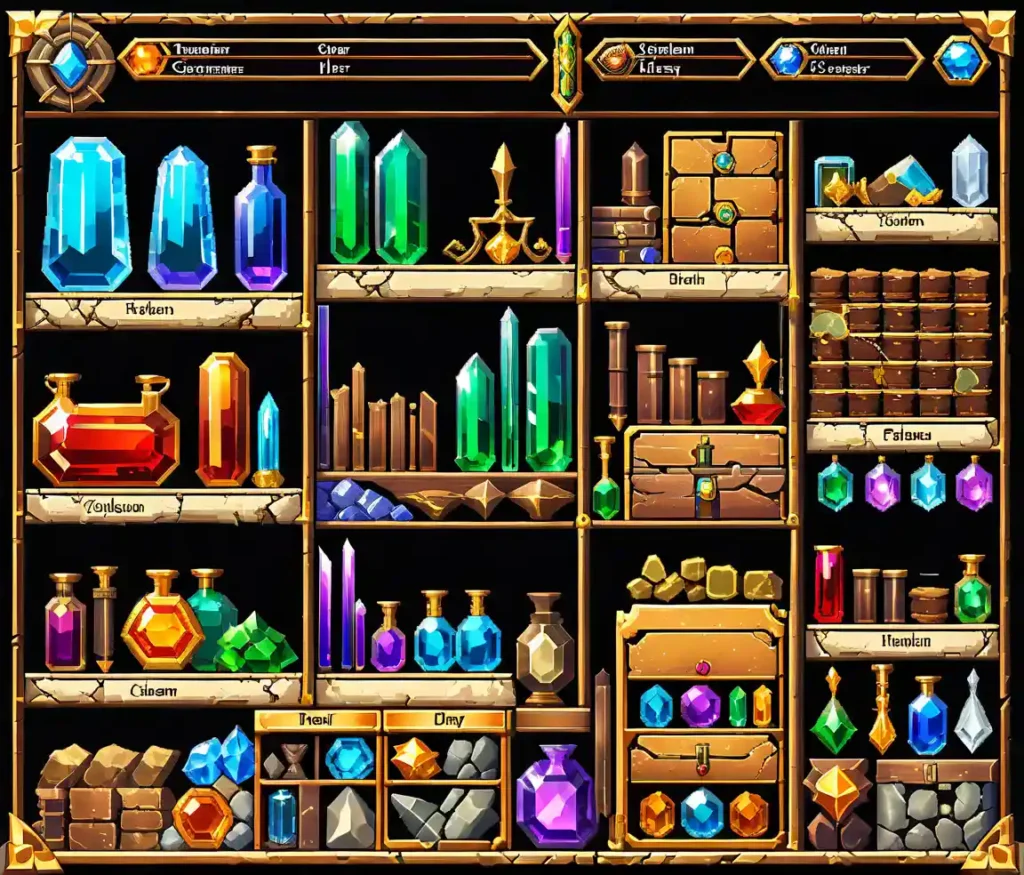Select the white crystal shard on the bottom shelf
This screenshot has width=1024, height=875.
(972, 712)
